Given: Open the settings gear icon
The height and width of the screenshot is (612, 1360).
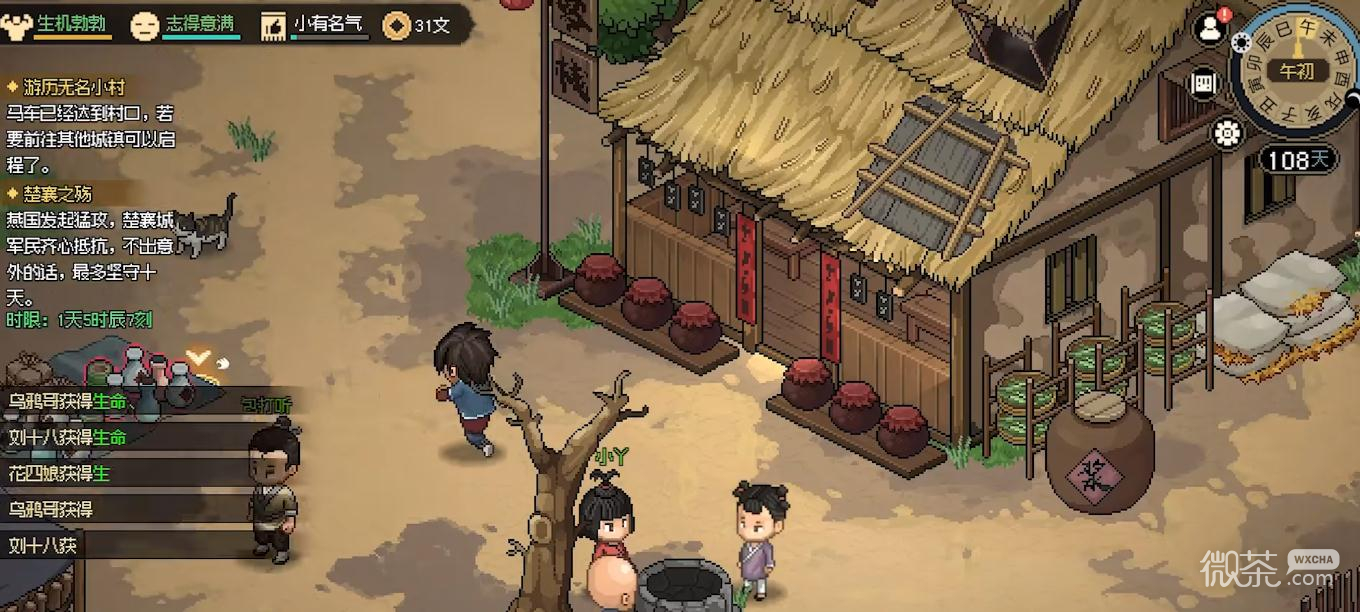Looking at the screenshot, I should [1227, 133].
